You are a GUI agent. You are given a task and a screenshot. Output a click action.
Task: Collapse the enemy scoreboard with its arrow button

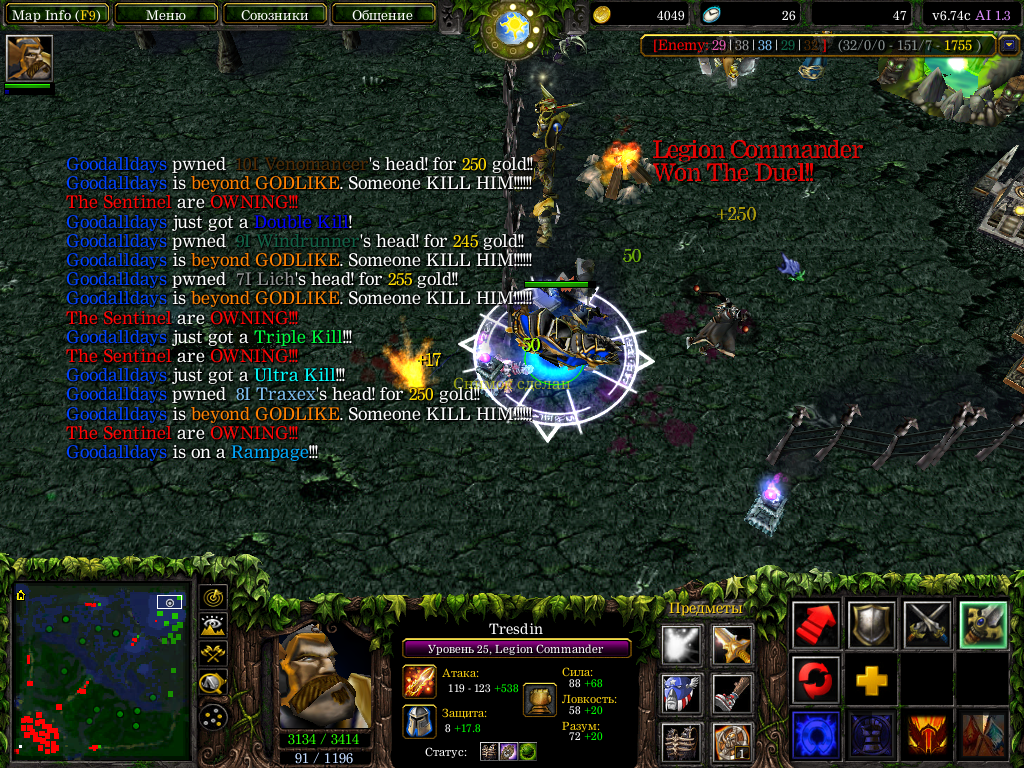(1008, 45)
